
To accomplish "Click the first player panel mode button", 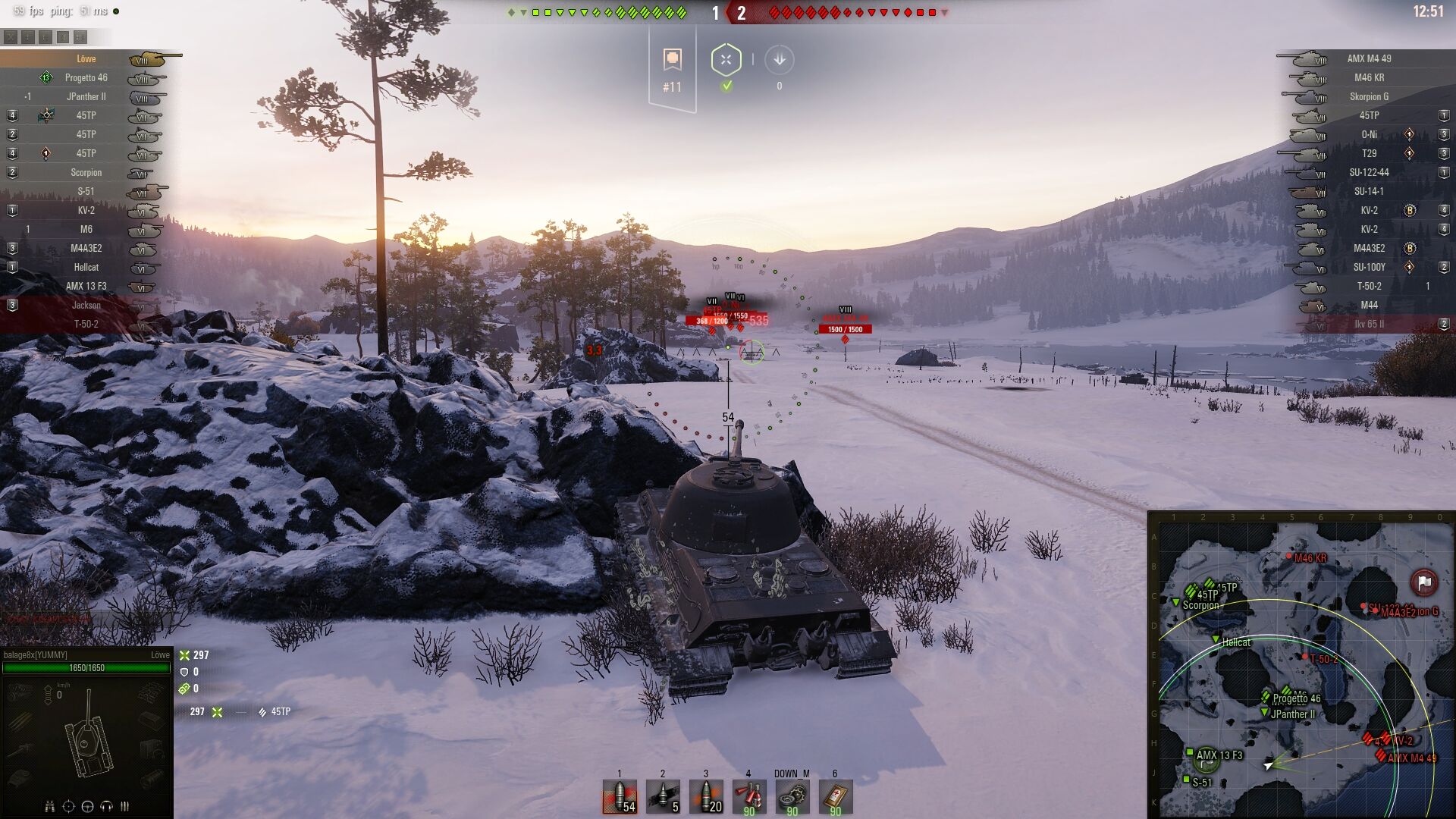I will 11,36.
